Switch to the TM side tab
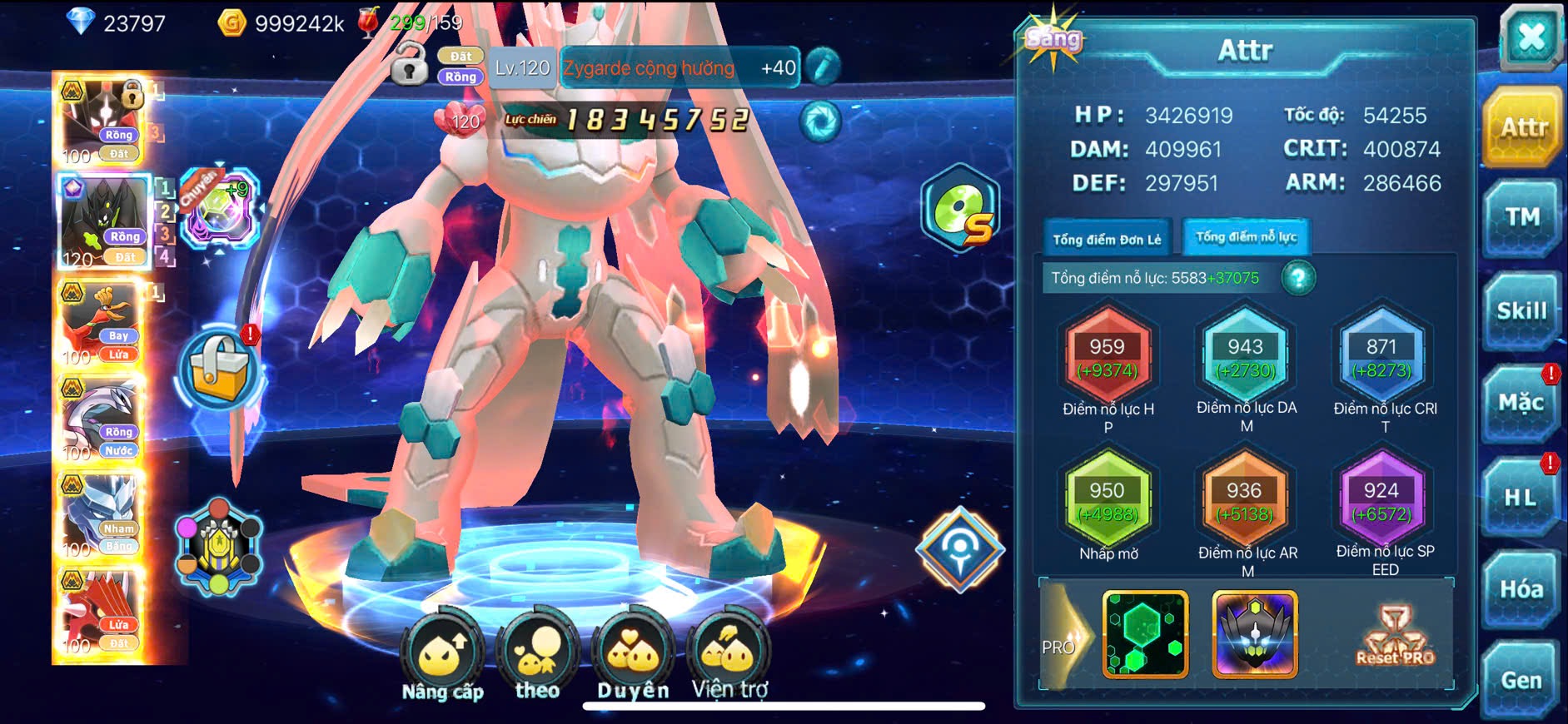 (1521, 218)
